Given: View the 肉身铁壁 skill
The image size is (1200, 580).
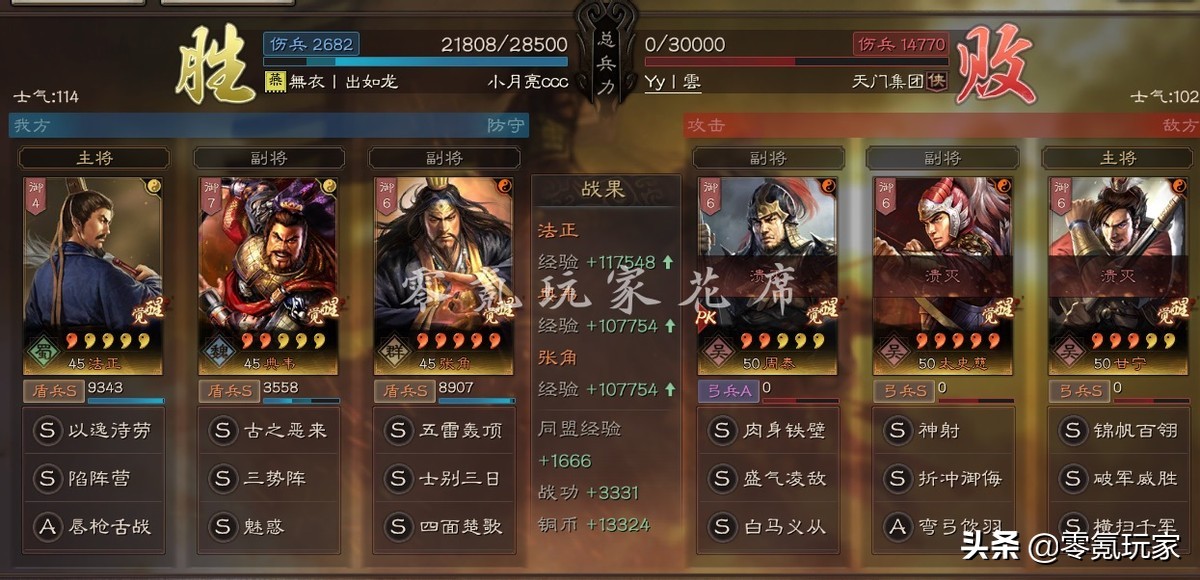Looking at the screenshot, I should (768, 431).
